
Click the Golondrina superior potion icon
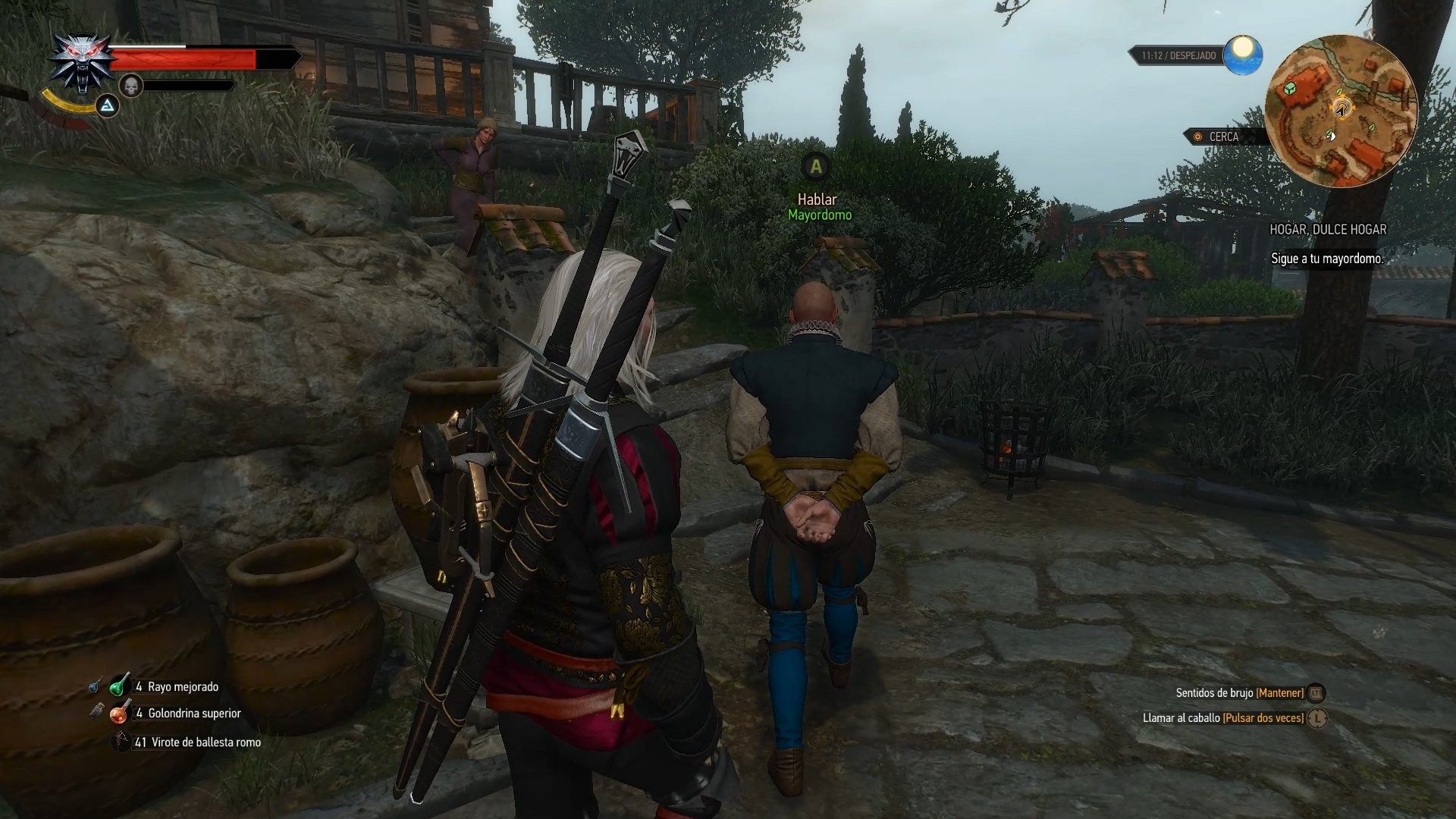click(x=118, y=714)
